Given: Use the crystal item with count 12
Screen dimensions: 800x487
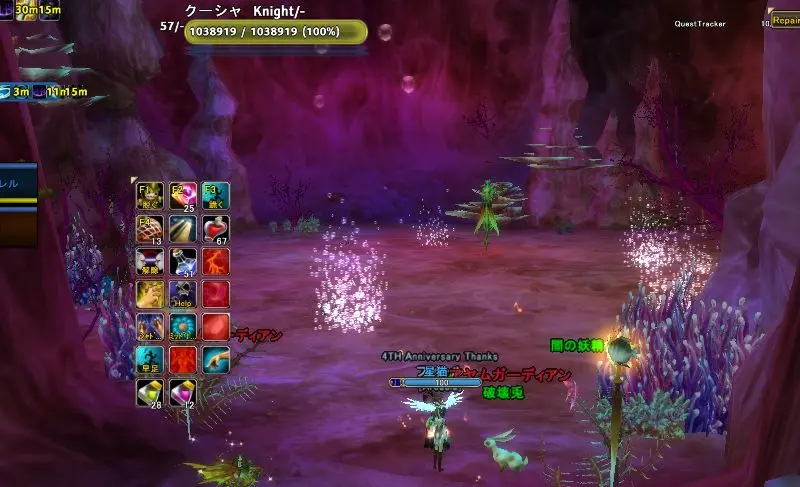Looking at the screenshot, I should point(183,393).
